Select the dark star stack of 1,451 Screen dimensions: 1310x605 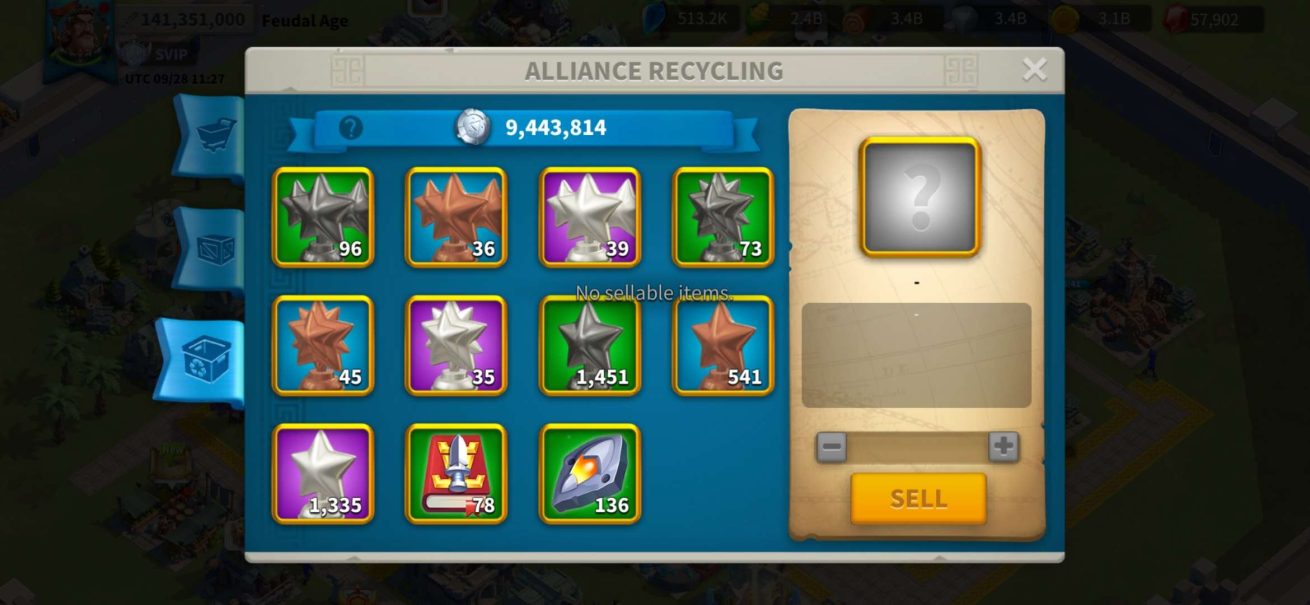tap(590, 345)
